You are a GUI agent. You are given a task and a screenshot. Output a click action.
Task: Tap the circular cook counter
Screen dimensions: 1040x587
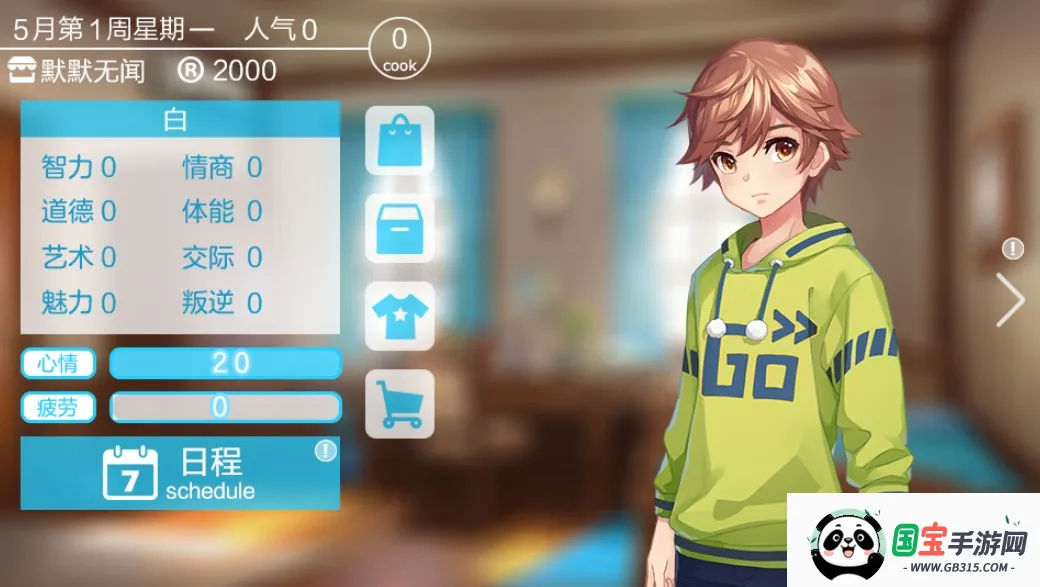tap(400, 48)
